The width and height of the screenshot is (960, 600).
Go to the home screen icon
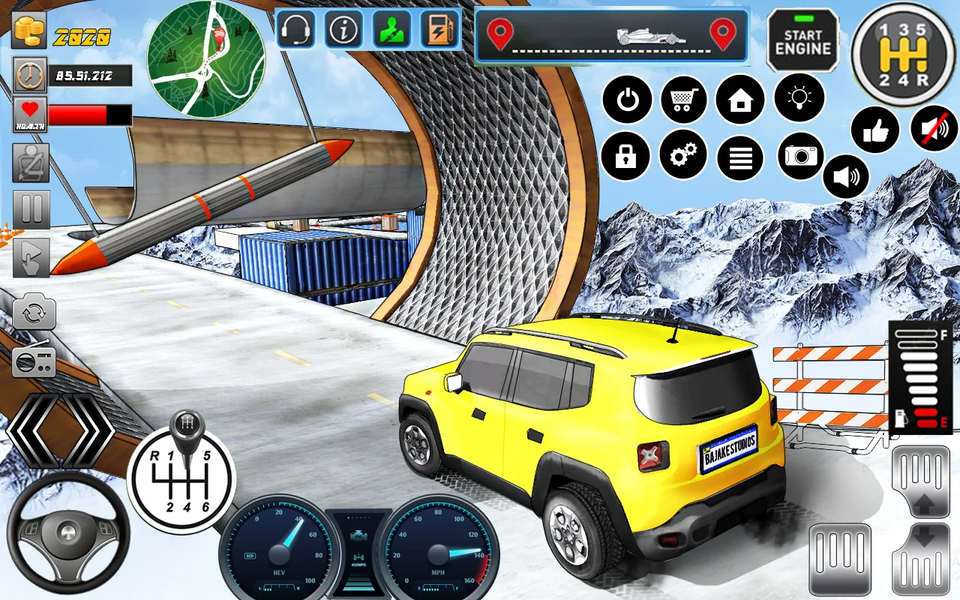click(x=741, y=100)
